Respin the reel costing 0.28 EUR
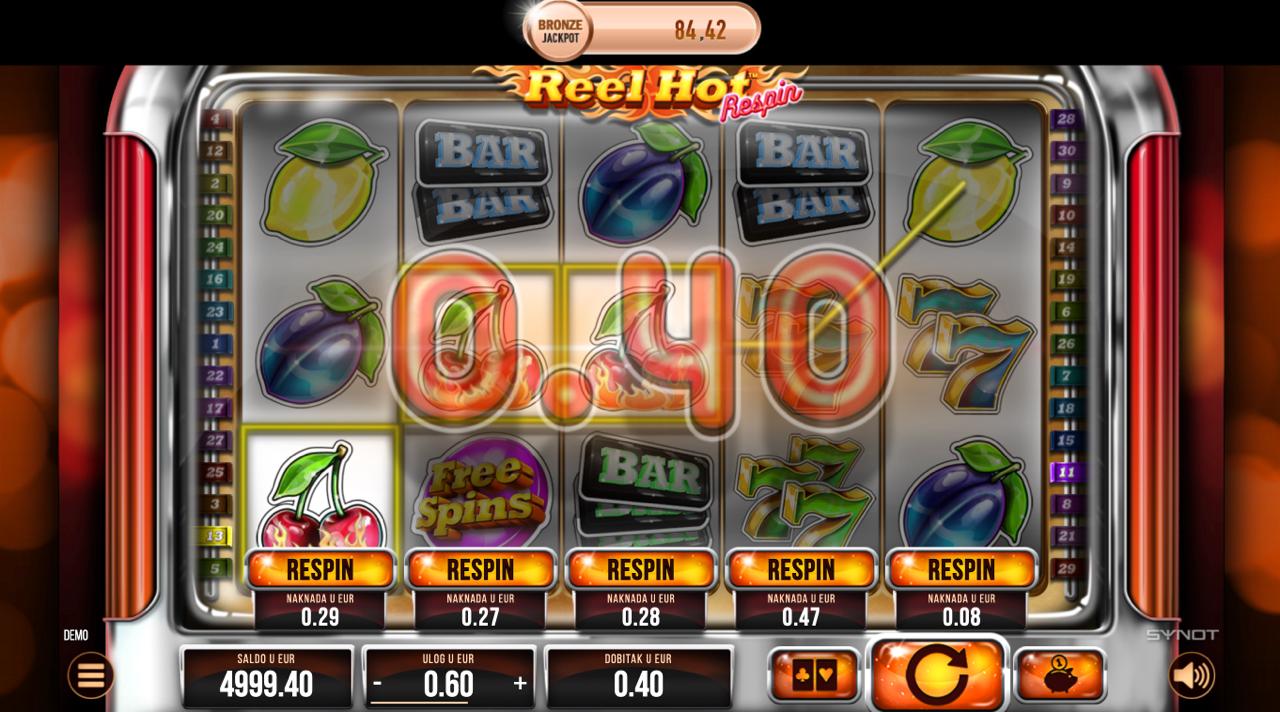The height and width of the screenshot is (712, 1280). pyautogui.click(x=641, y=569)
